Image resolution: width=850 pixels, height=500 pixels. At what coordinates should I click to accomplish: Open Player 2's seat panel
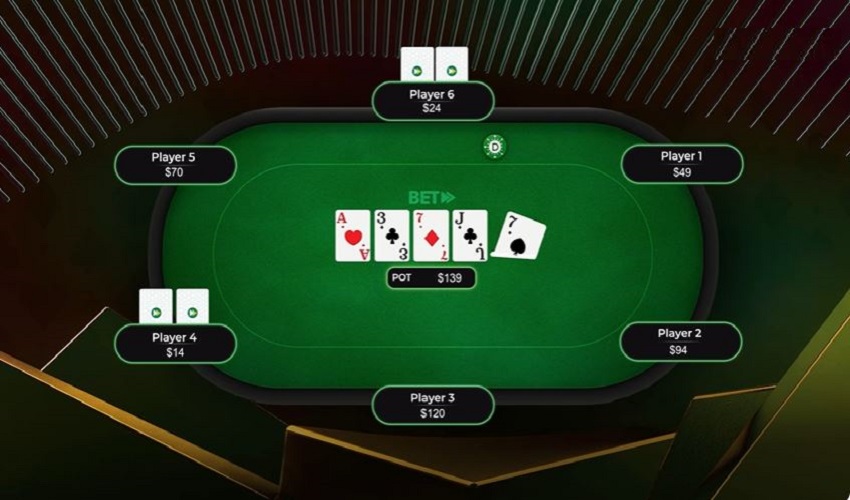680,341
